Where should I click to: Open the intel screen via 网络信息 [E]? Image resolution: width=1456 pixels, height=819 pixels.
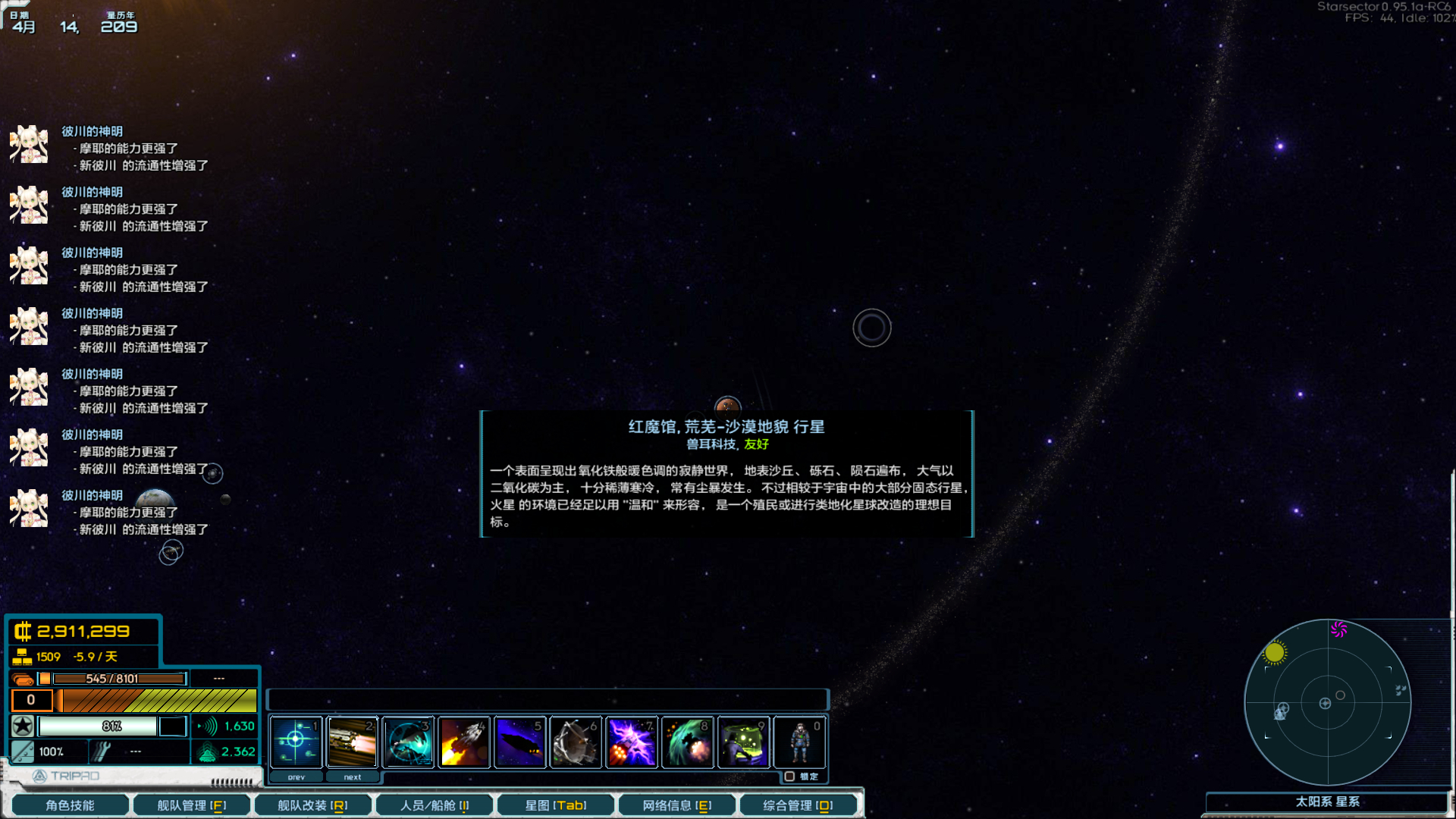tap(676, 805)
